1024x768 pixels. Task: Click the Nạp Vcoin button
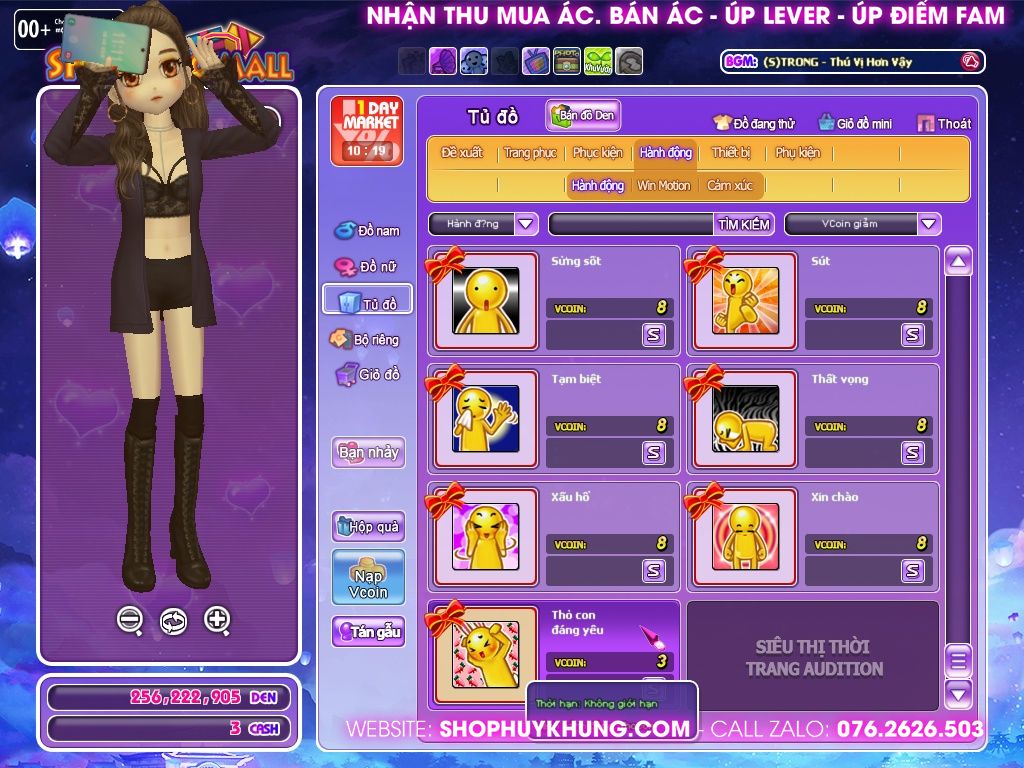point(368,577)
